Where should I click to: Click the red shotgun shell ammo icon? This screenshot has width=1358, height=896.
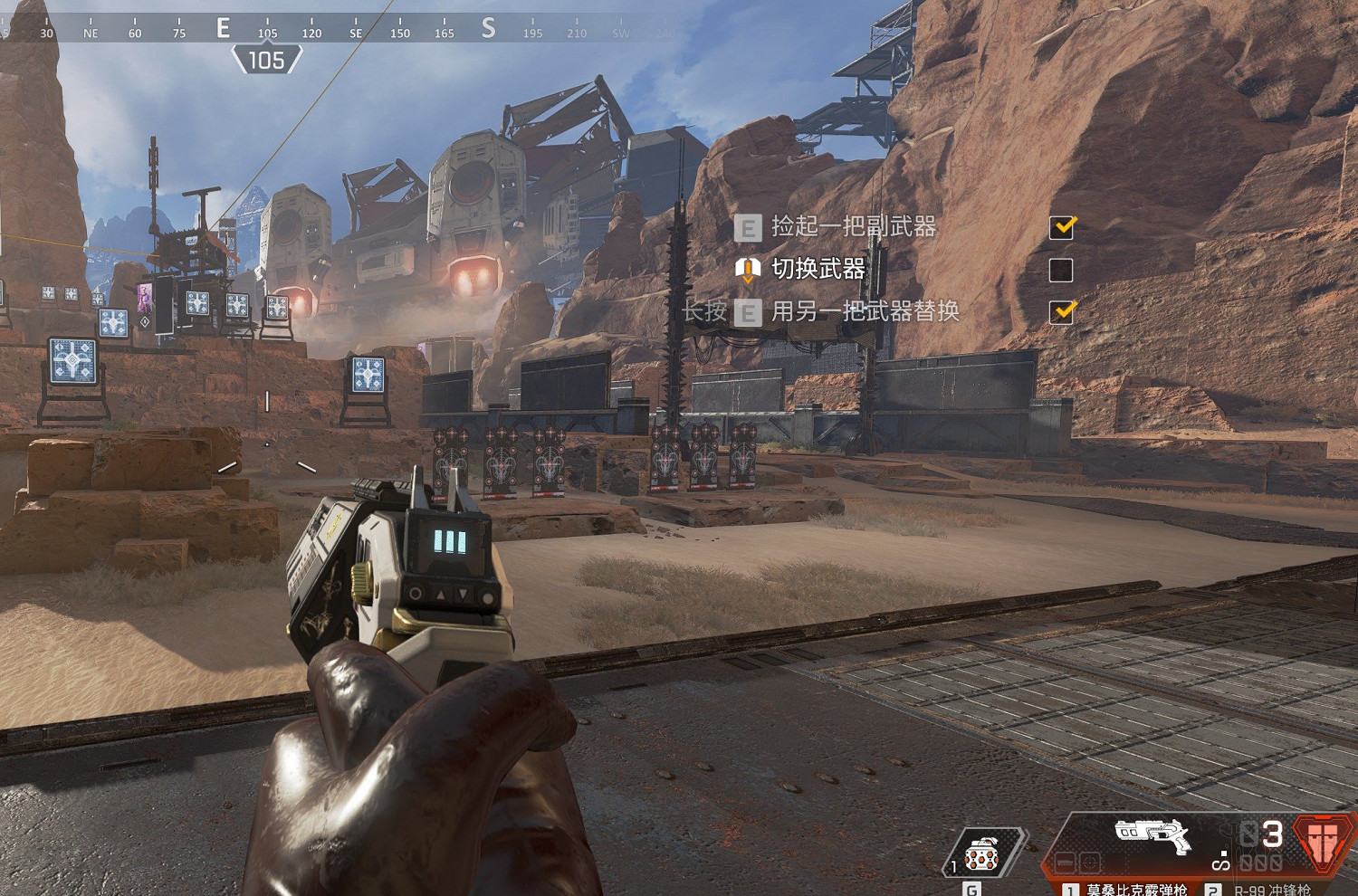point(1323,839)
